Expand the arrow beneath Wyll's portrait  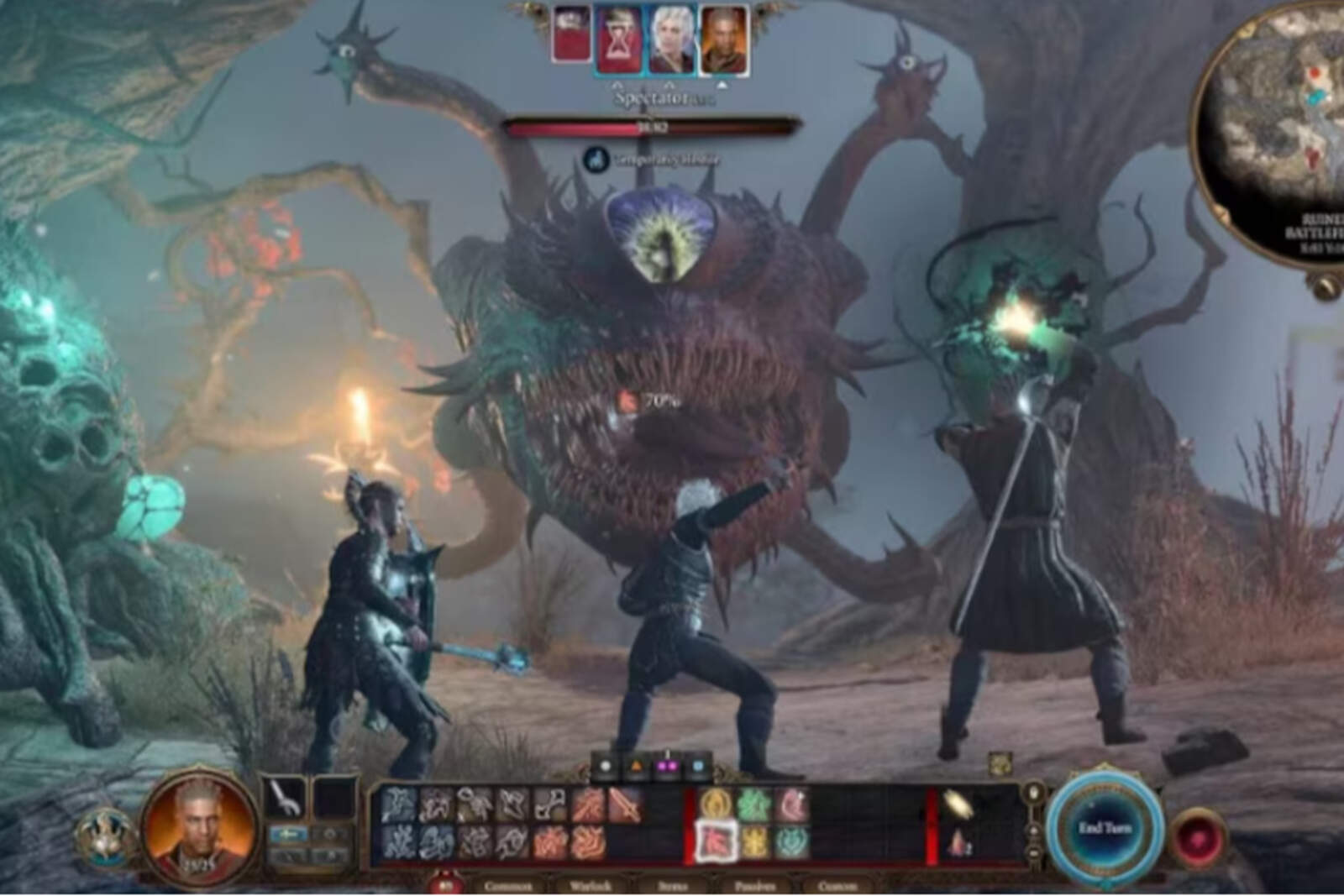pyautogui.click(x=722, y=84)
